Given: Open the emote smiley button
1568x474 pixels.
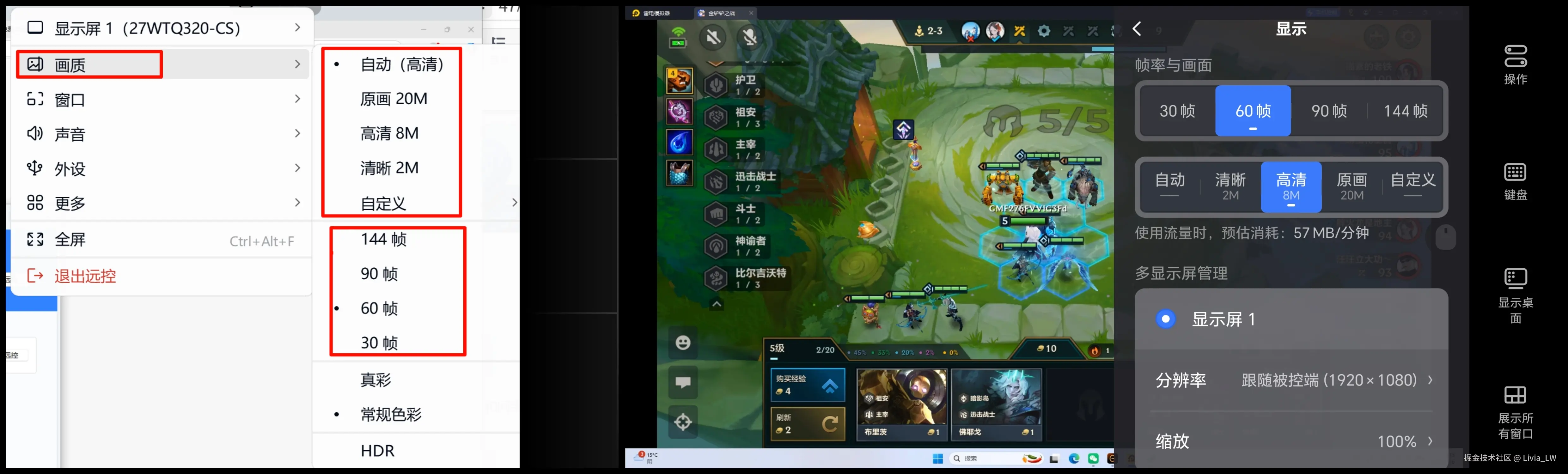Looking at the screenshot, I should [683, 343].
